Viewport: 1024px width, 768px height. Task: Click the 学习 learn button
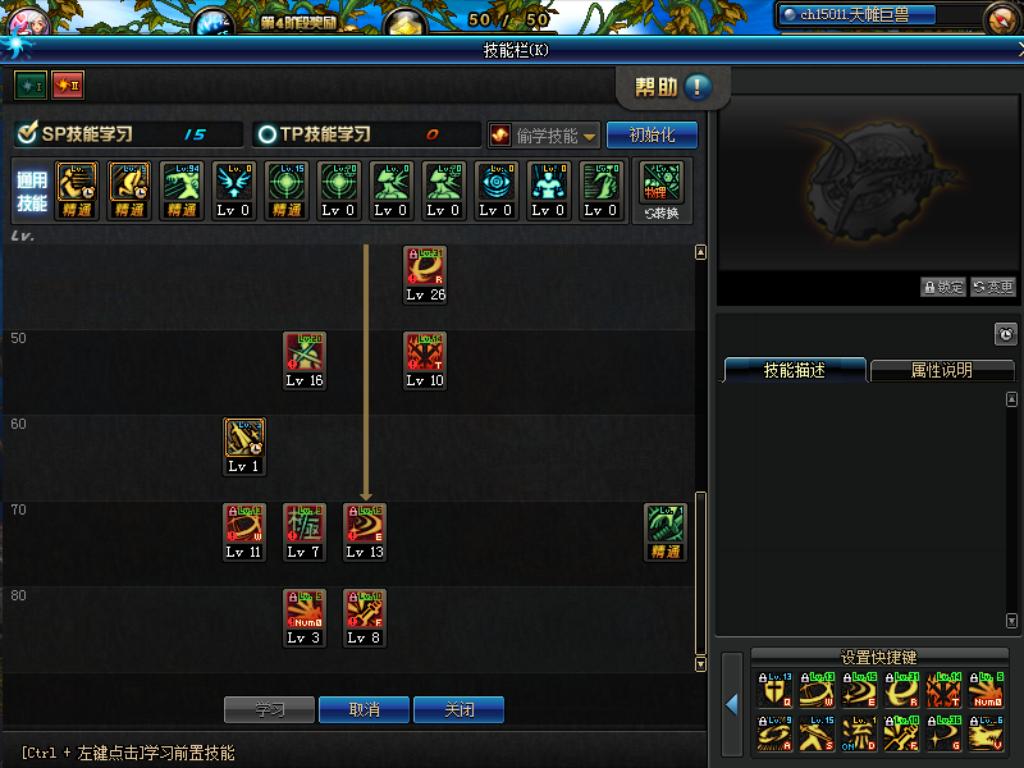tap(269, 710)
